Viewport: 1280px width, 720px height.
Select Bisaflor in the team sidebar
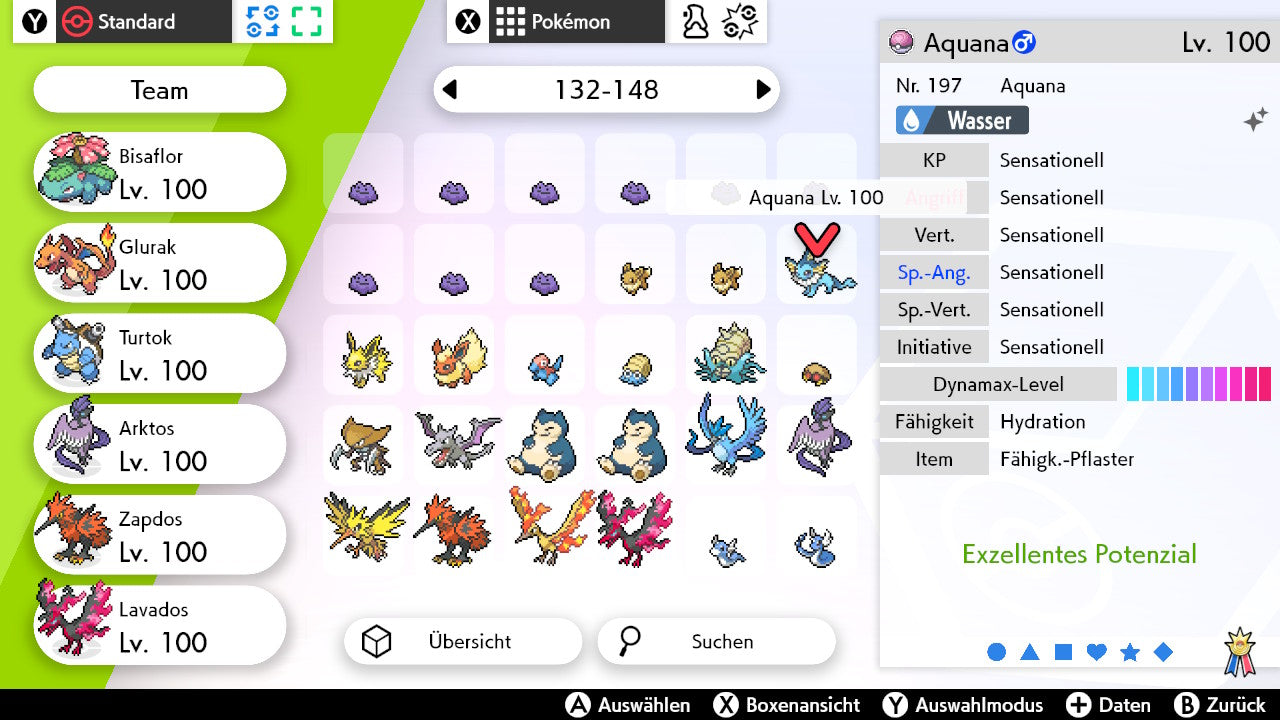tap(158, 171)
